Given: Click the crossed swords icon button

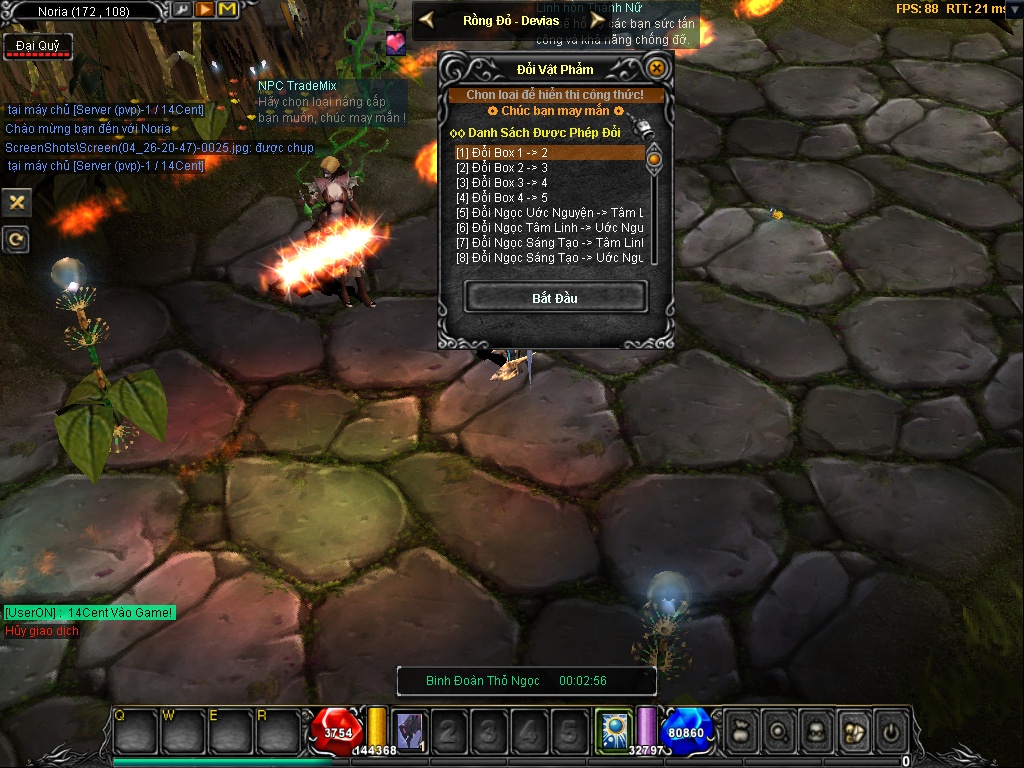Looking at the screenshot, I should pyautogui.click(x=15, y=203).
